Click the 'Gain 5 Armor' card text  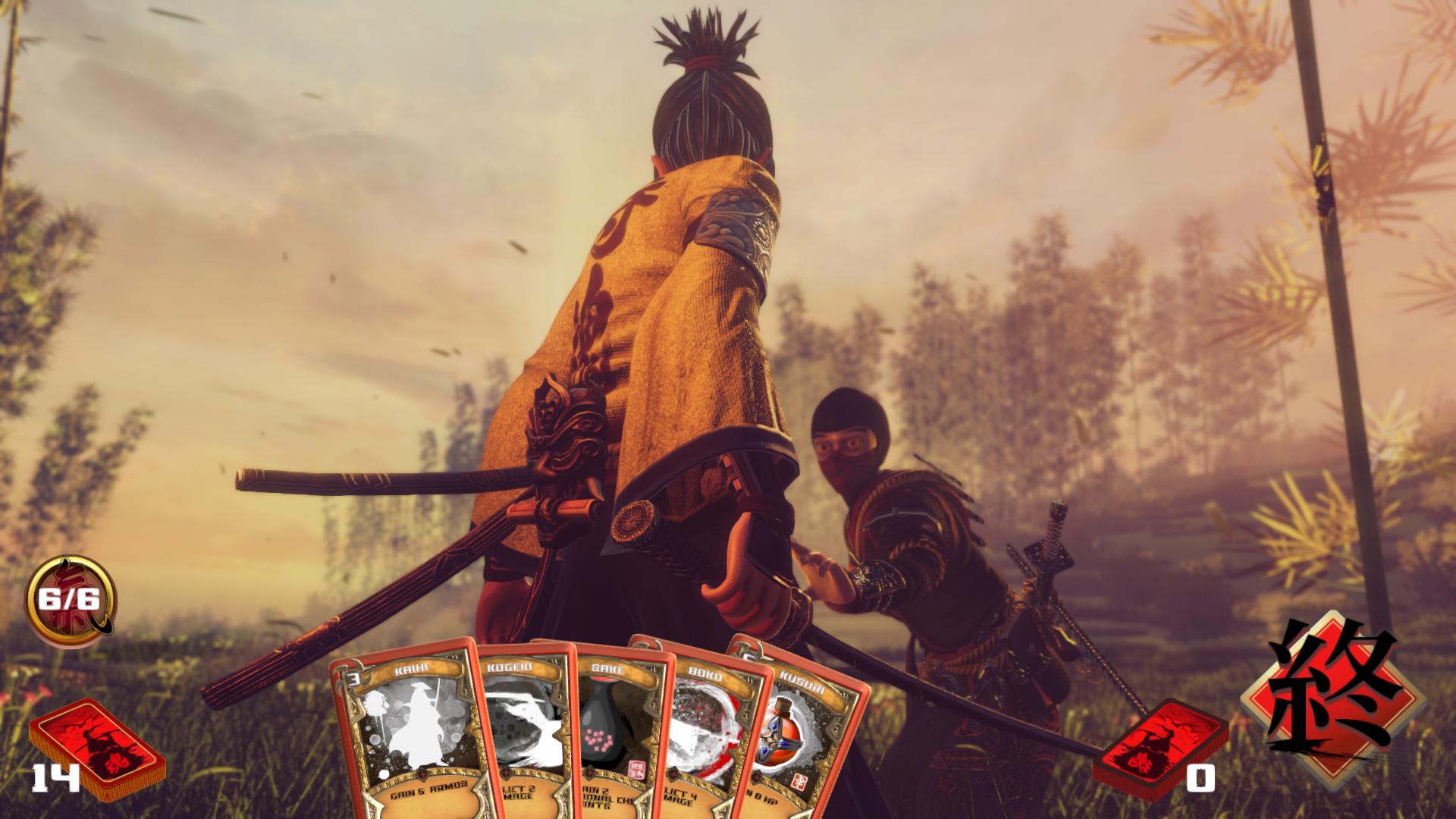click(428, 791)
